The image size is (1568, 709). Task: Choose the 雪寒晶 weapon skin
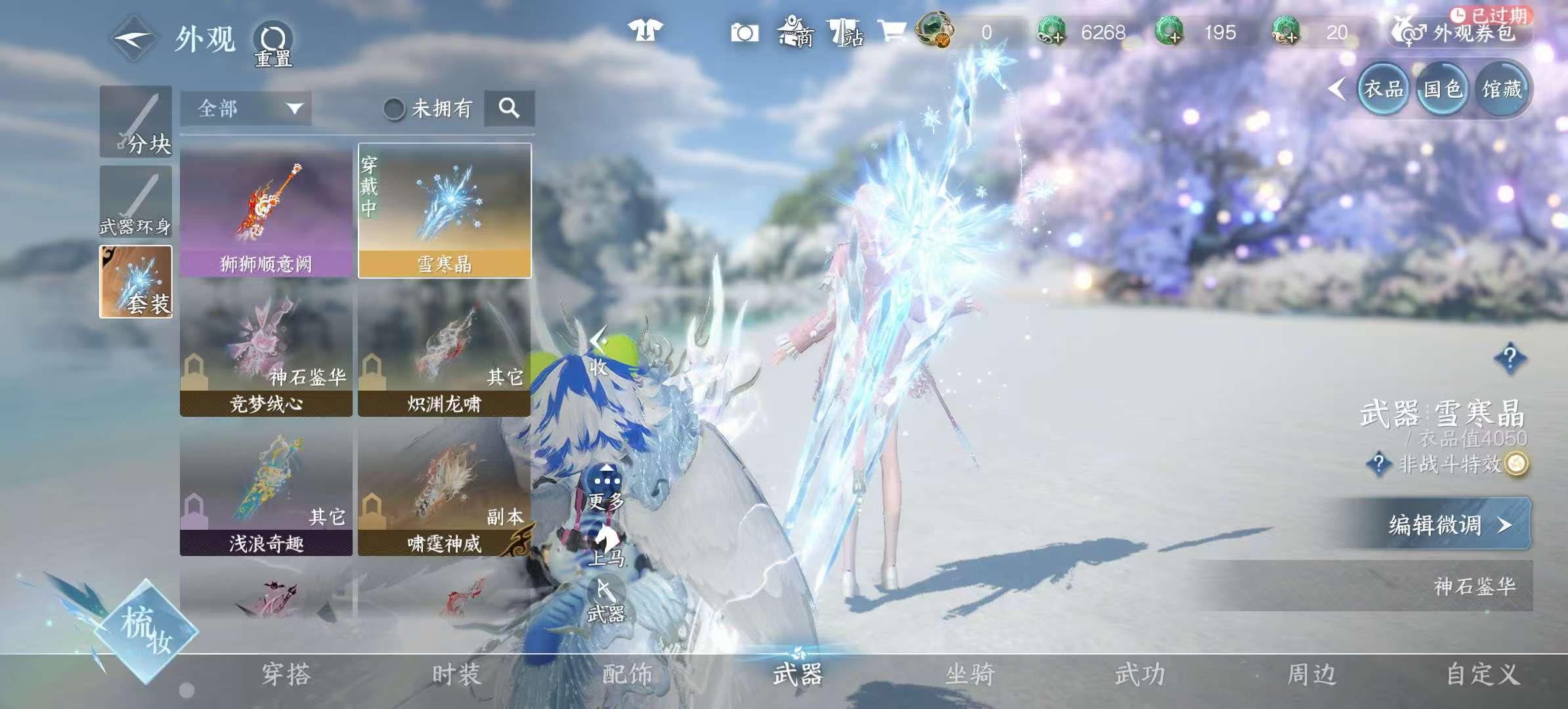pos(445,211)
